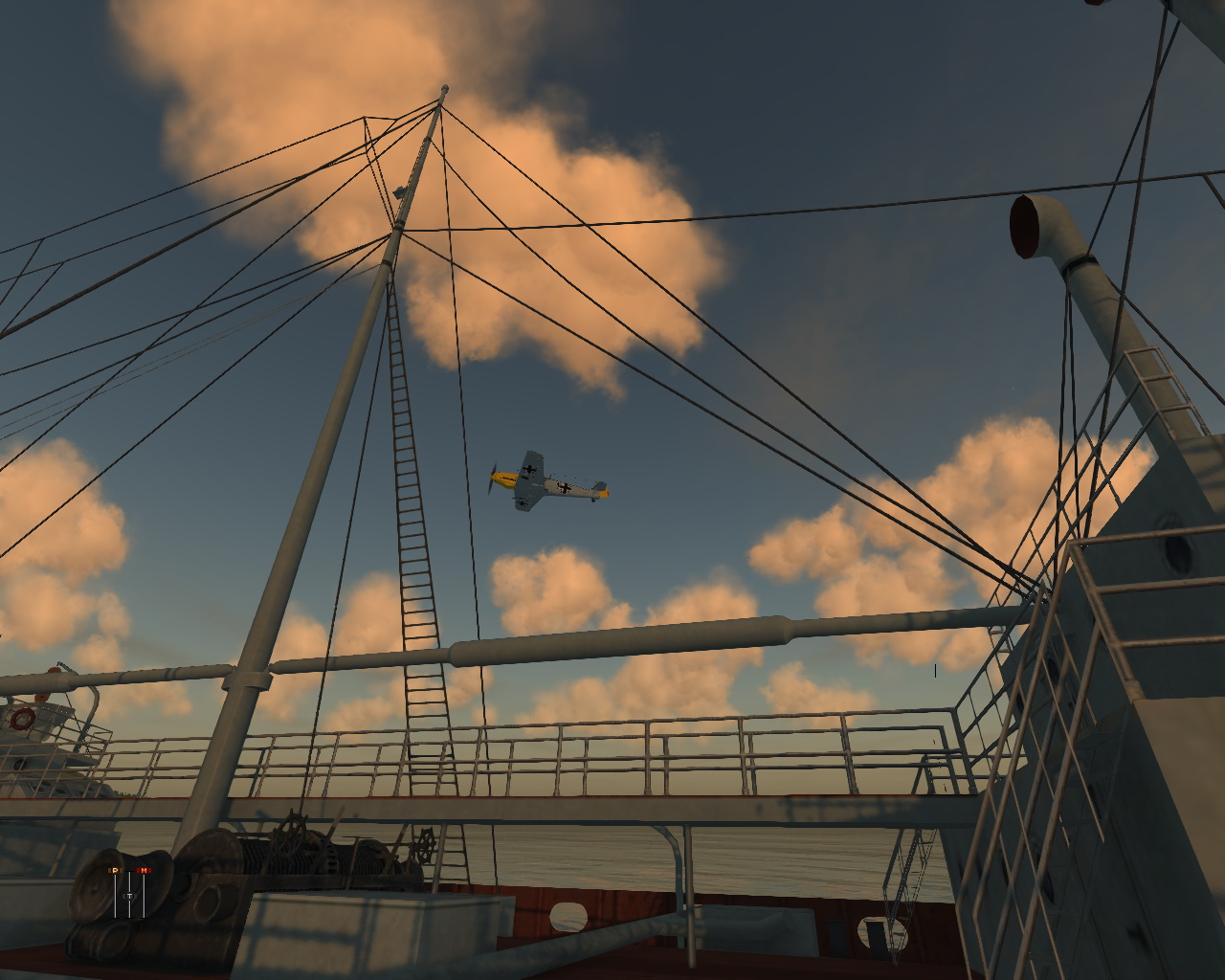The width and height of the screenshot is (1225, 980).
Task: Click the grey T throttle slider handle
Action: (129, 897)
